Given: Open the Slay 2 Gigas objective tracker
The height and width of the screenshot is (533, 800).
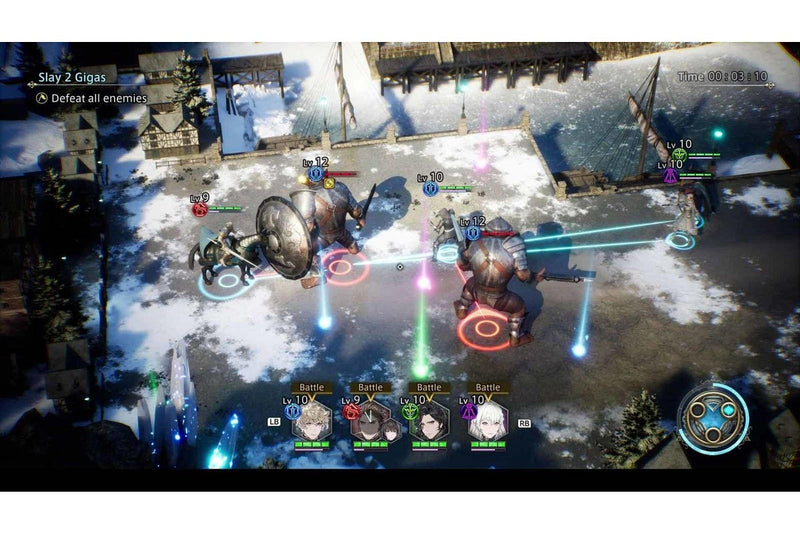Looking at the screenshot, I should click(x=78, y=75).
